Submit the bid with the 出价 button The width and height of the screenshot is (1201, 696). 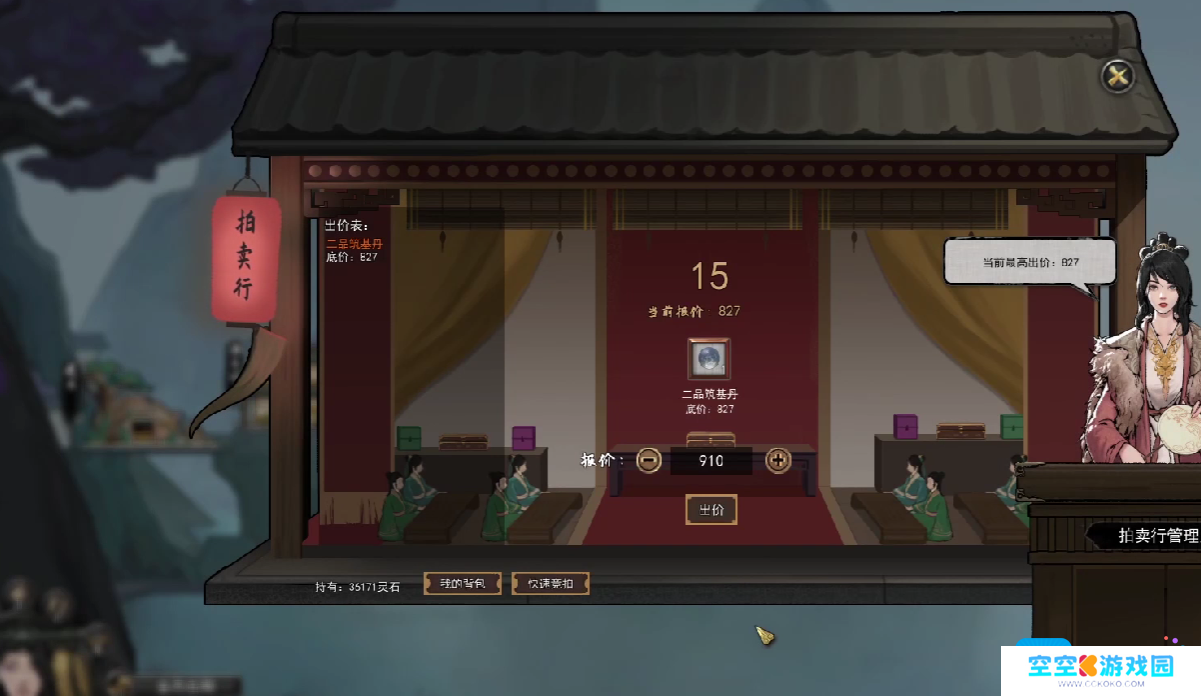[x=711, y=510]
